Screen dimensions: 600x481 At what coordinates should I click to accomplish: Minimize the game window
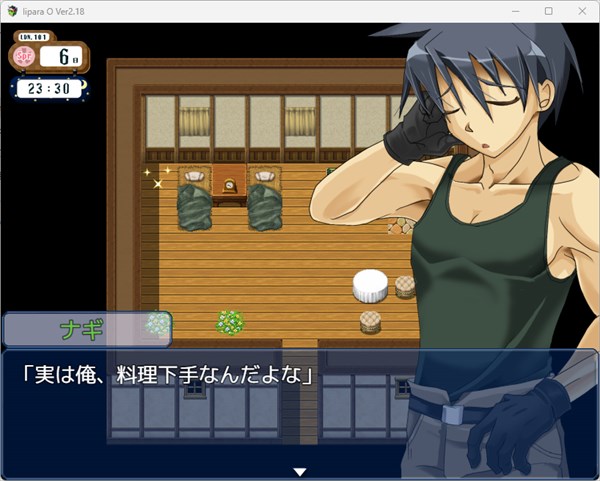(518, 11)
